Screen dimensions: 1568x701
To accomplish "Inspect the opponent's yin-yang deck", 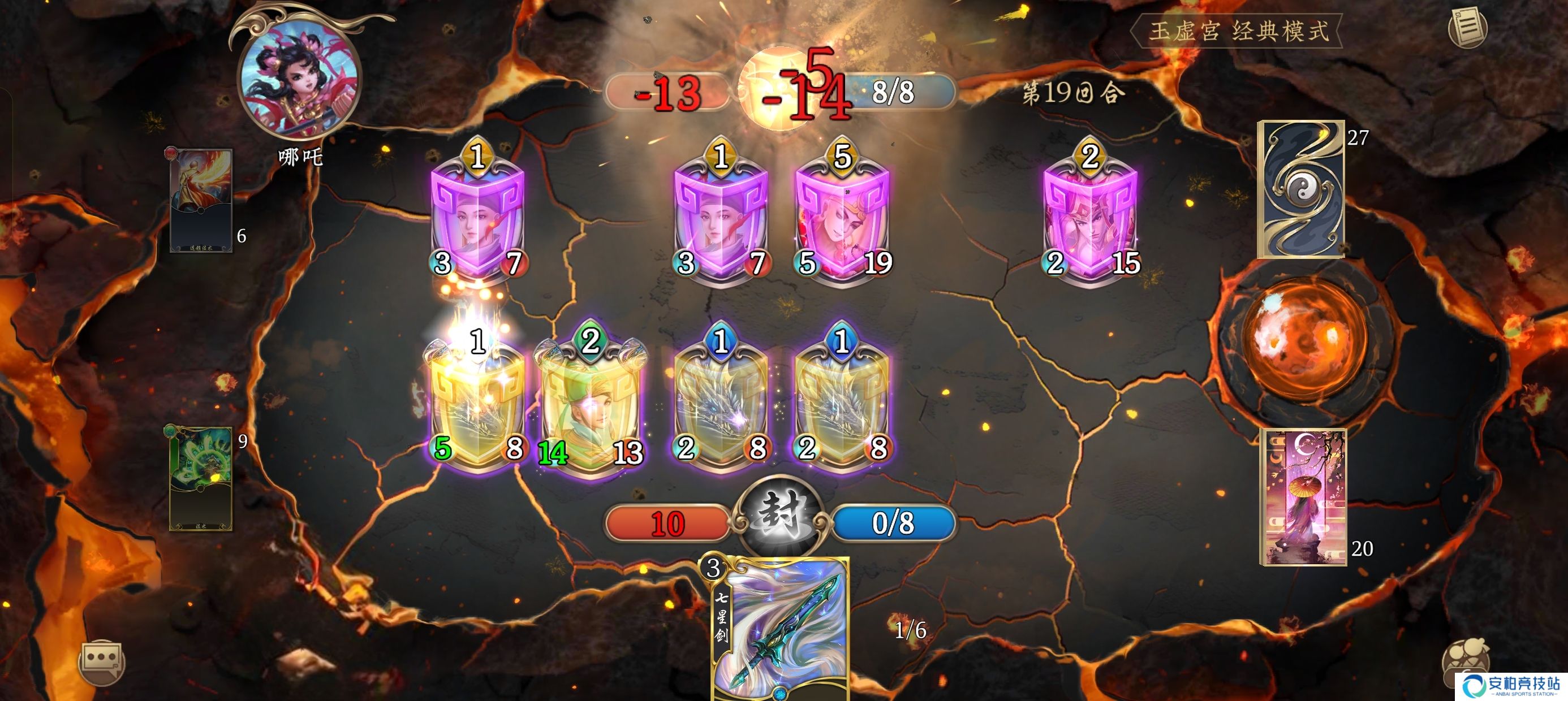I will tap(1301, 189).
